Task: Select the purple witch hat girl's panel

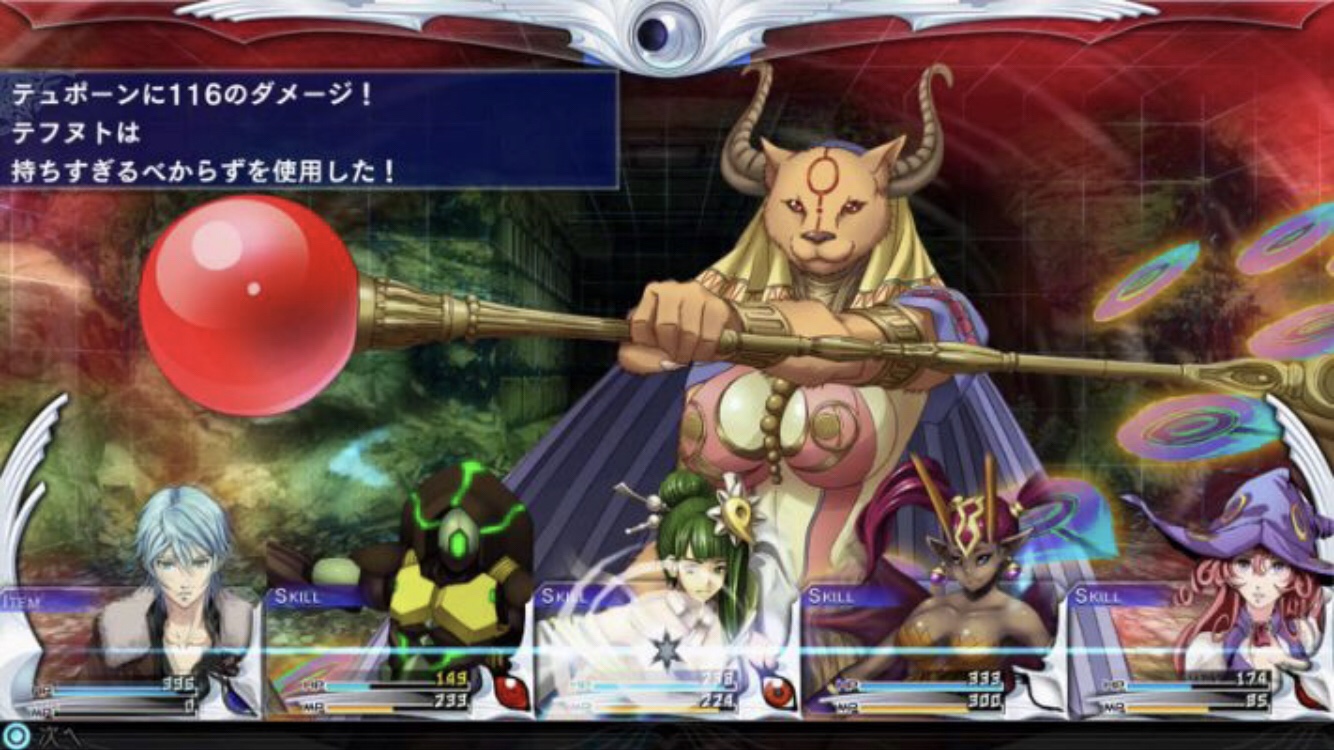Action: tap(1198, 650)
